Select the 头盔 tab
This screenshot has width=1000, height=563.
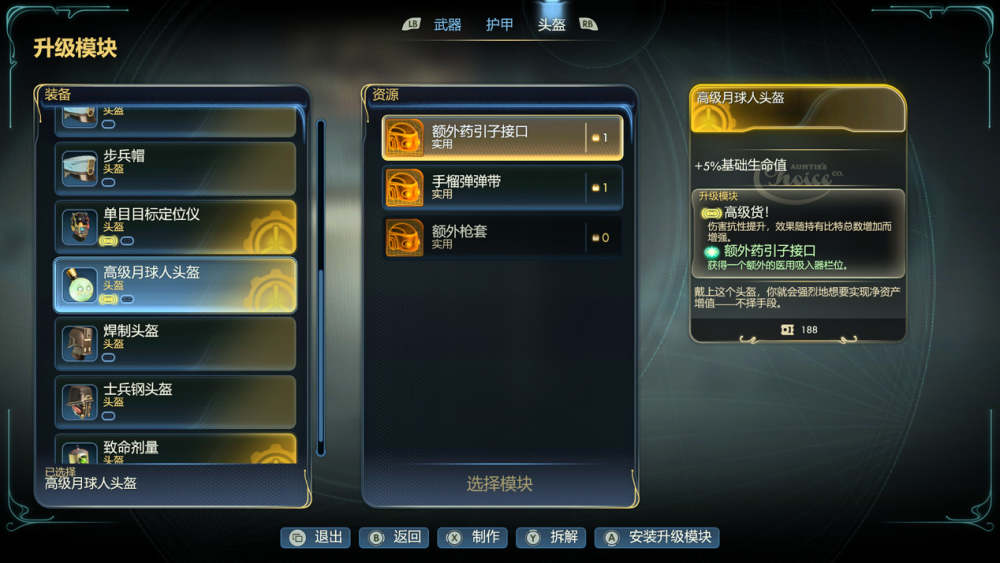pyautogui.click(x=551, y=25)
